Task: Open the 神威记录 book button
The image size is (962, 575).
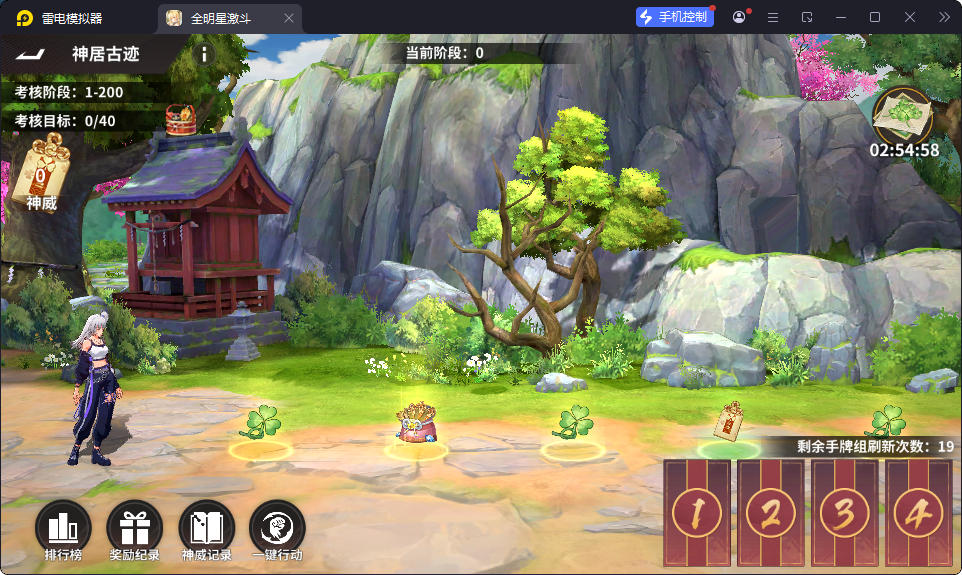Action: pyautogui.click(x=206, y=527)
